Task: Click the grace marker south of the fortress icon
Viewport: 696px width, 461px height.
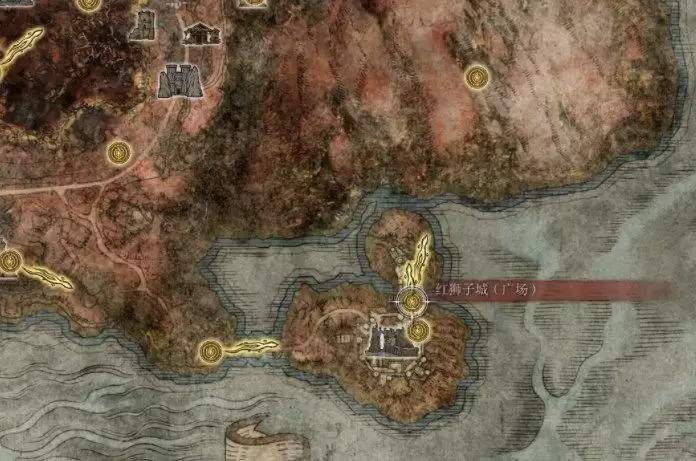Action: (120, 152)
